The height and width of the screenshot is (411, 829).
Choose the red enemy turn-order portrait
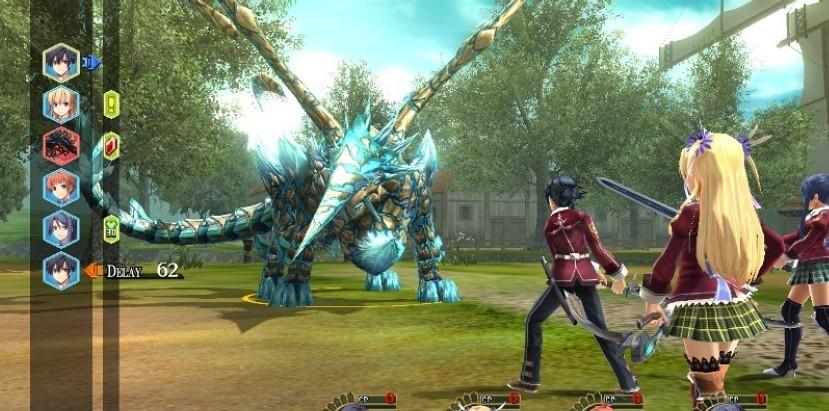(61, 145)
